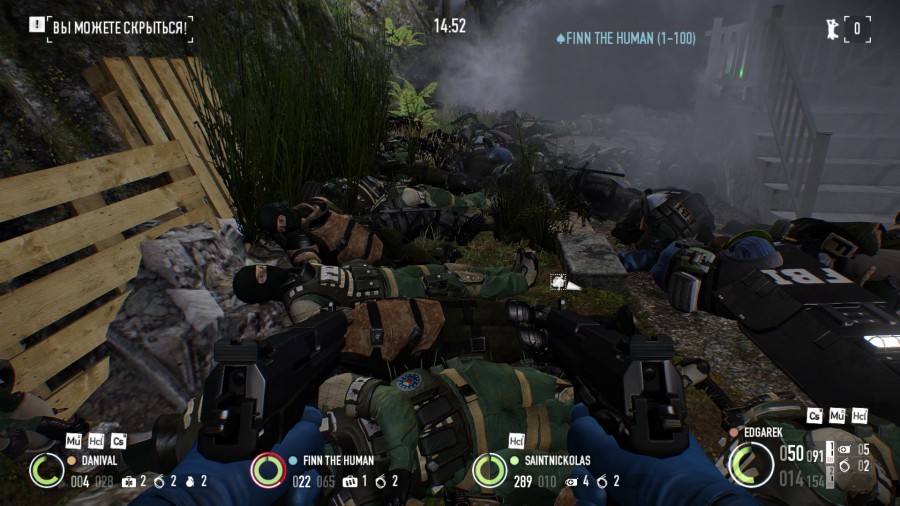The width and height of the screenshot is (900, 506).
Task: Click DANIVAL's doctor bag icon
Action: point(128,481)
